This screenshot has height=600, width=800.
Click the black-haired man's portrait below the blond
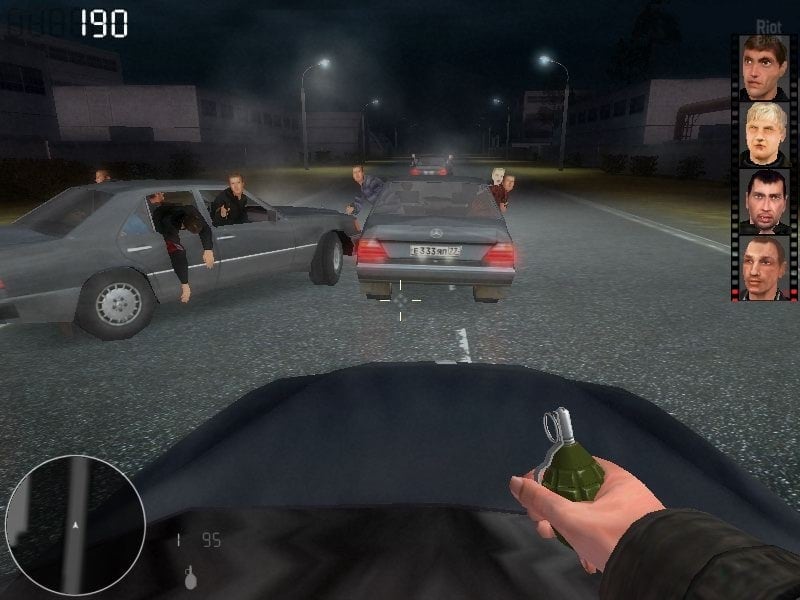(764, 201)
